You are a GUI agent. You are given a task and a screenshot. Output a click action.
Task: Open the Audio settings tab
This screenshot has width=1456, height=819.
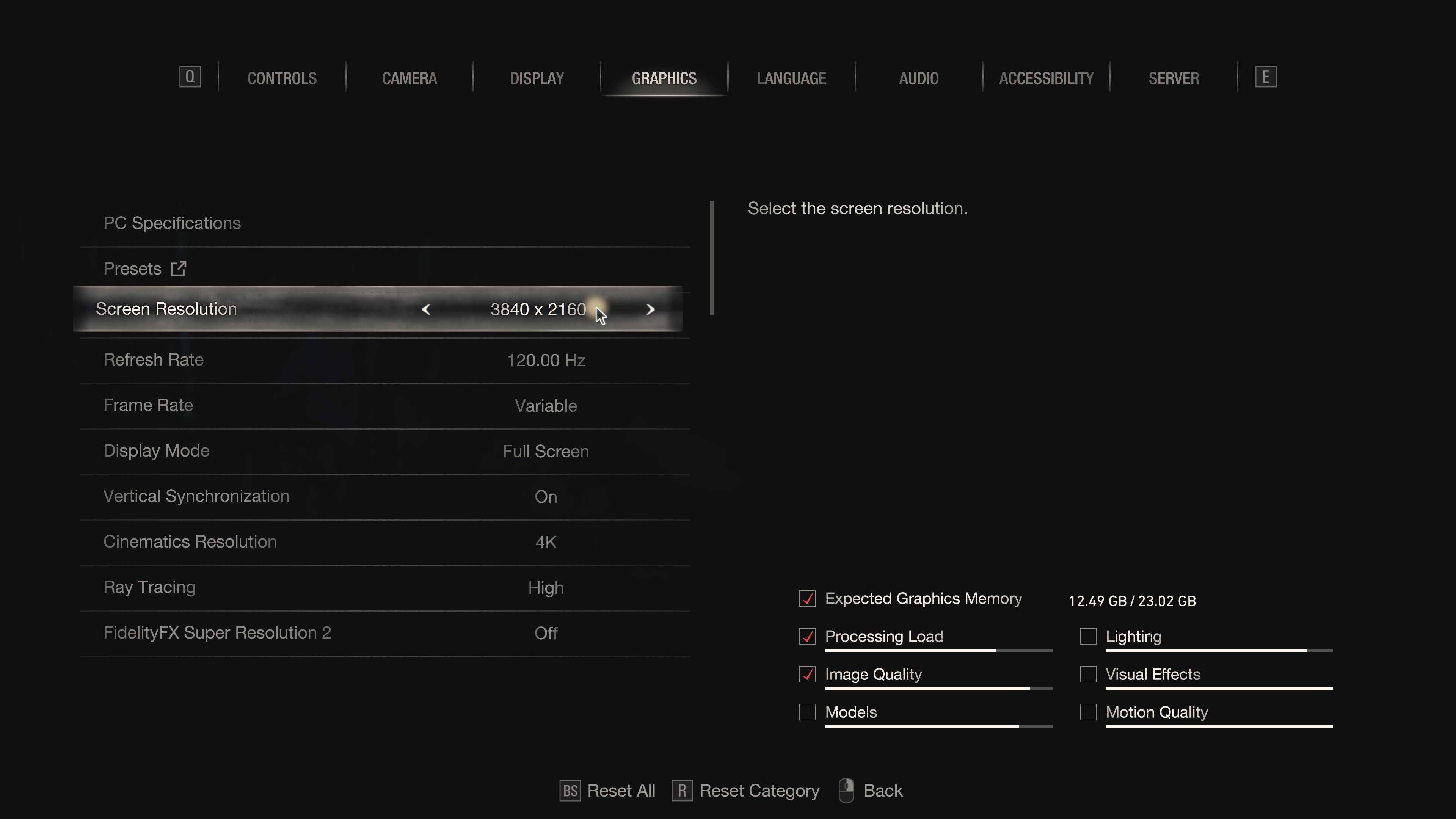pos(918,78)
